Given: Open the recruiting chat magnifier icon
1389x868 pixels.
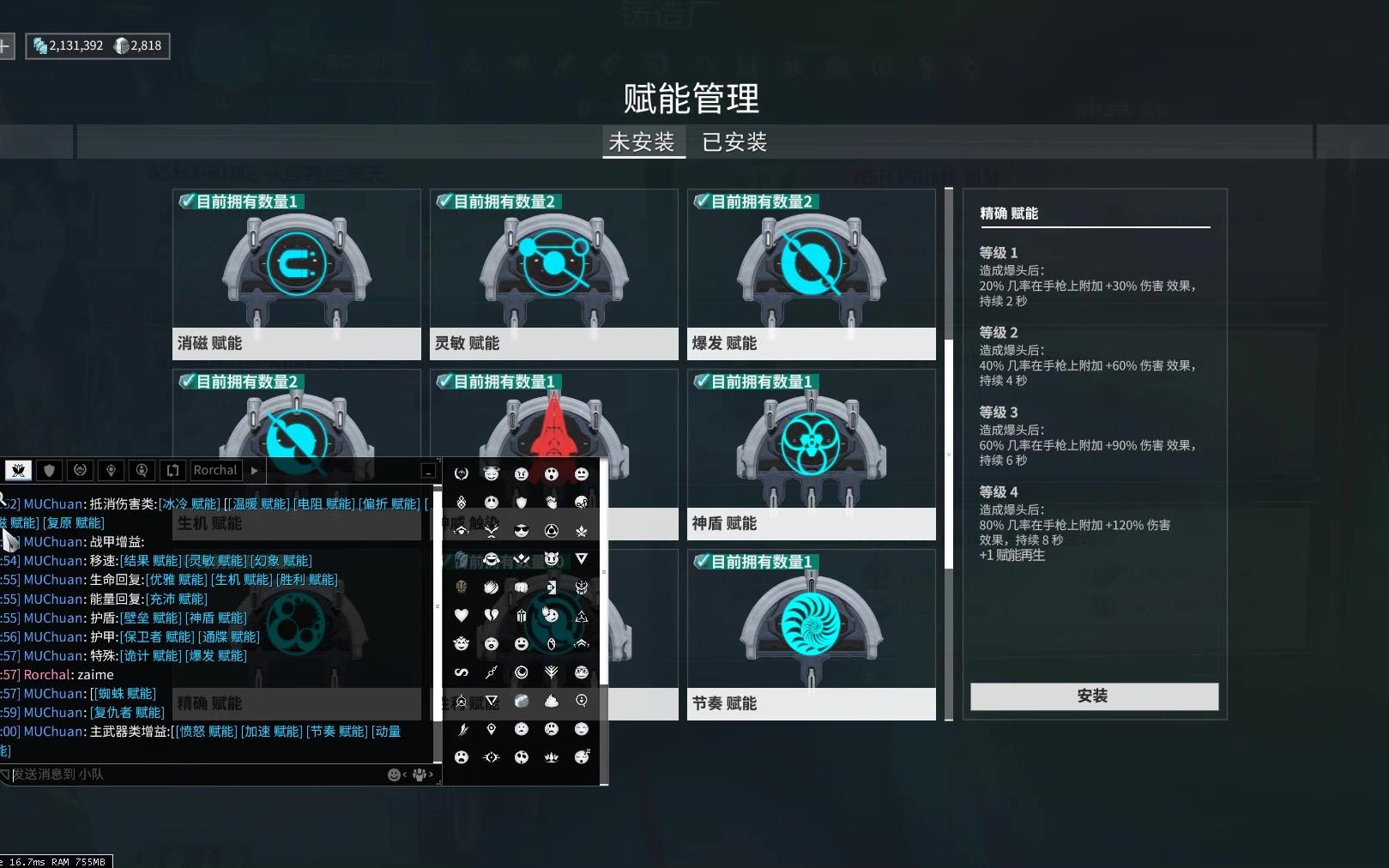Looking at the screenshot, I should coord(142,470).
